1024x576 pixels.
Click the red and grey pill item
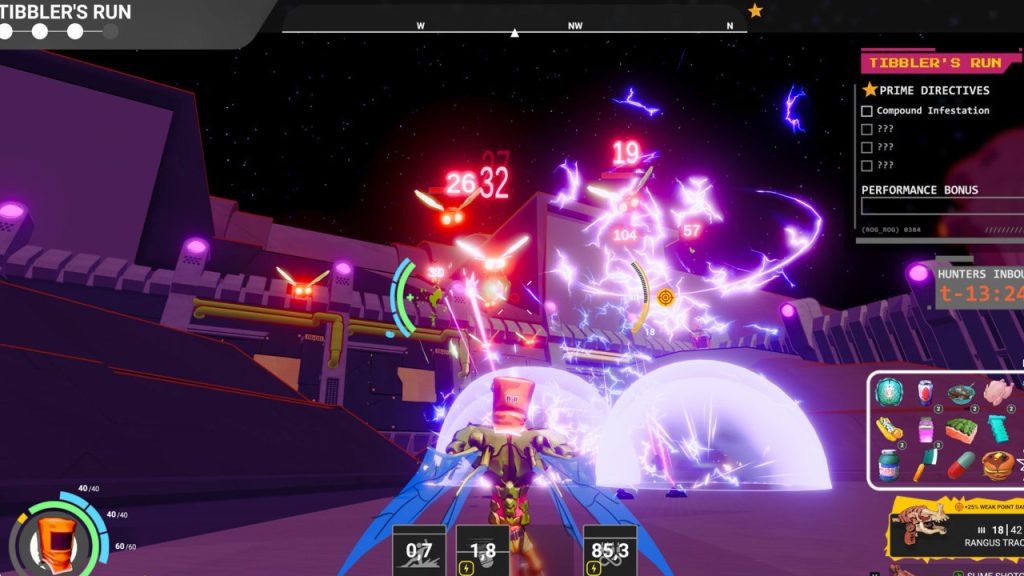[x=960, y=466]
